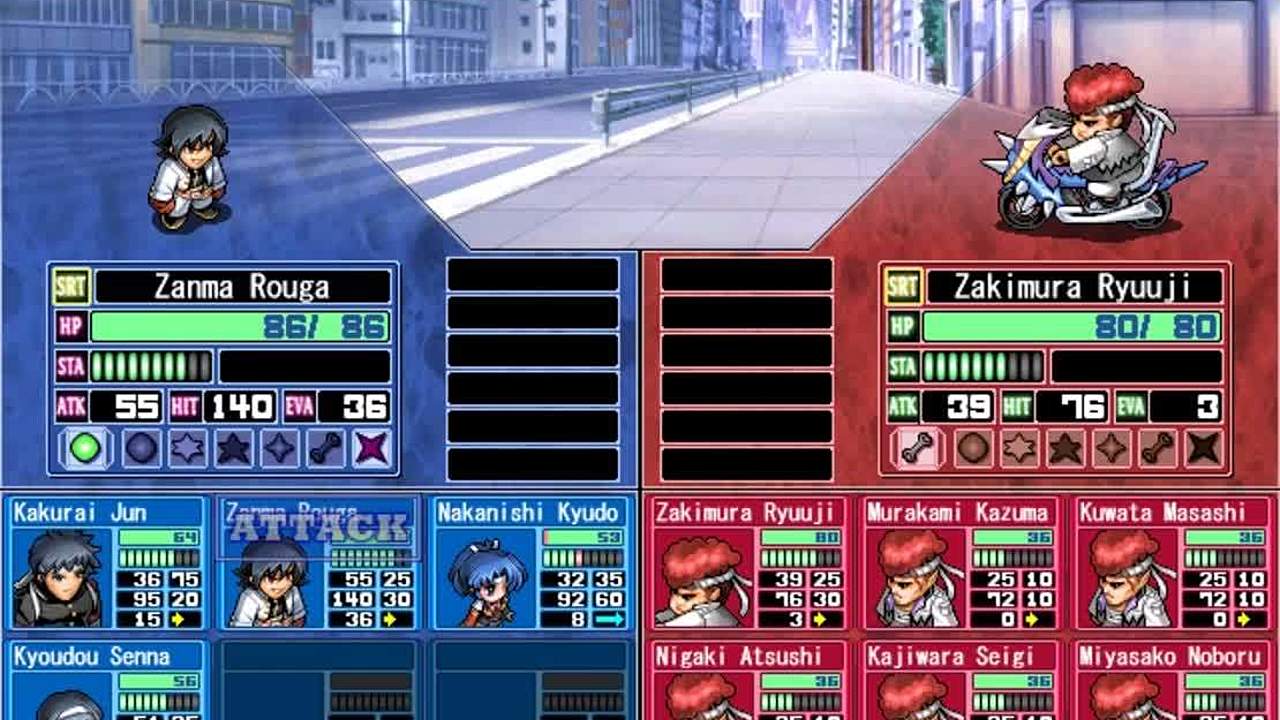Choose Kuwata Masashi's enemy card
Screen dimensions: 1280x720
[1171, 563]
